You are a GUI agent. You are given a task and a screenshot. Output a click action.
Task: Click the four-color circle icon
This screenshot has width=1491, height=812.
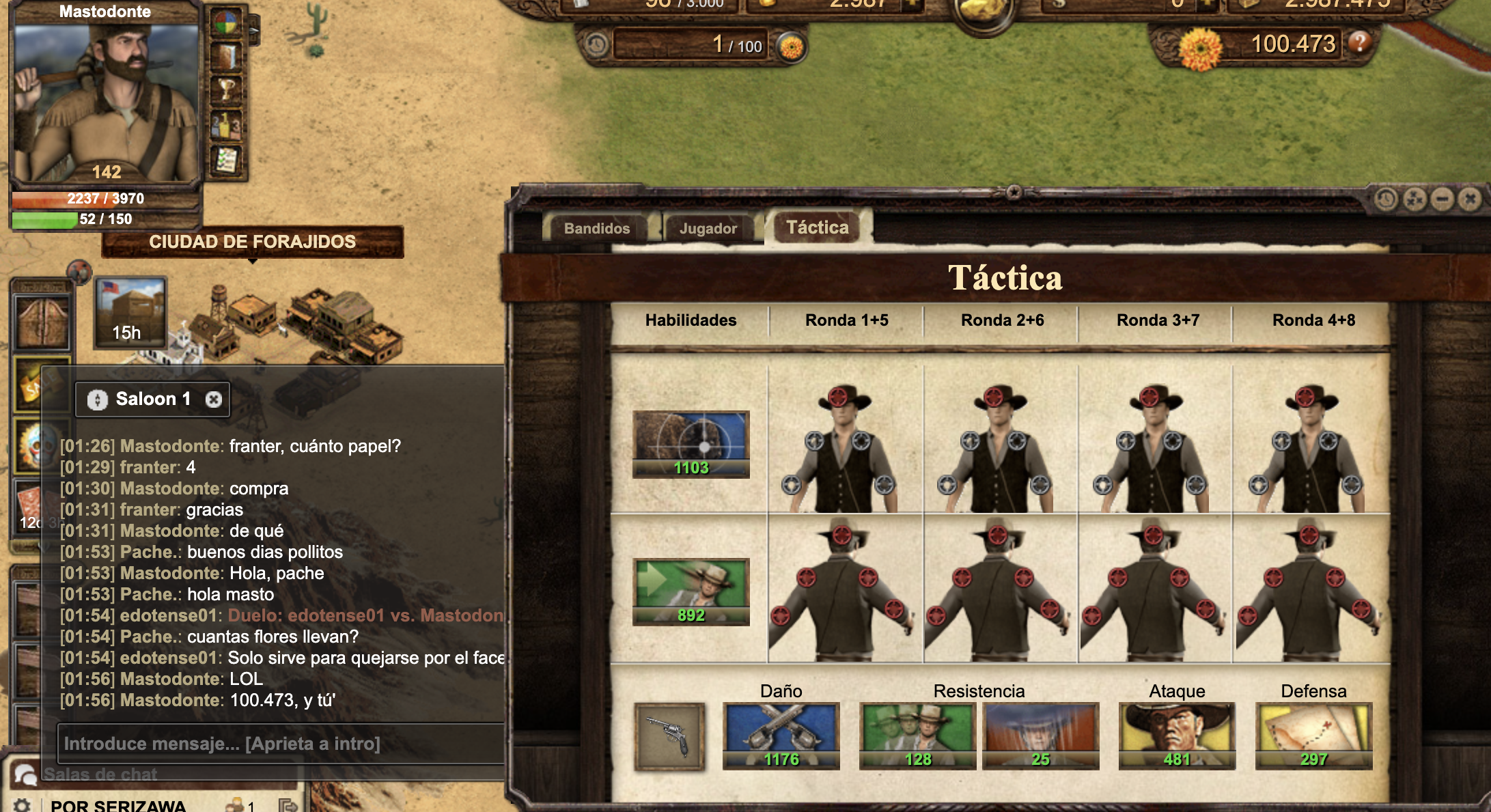click(227, 24)
